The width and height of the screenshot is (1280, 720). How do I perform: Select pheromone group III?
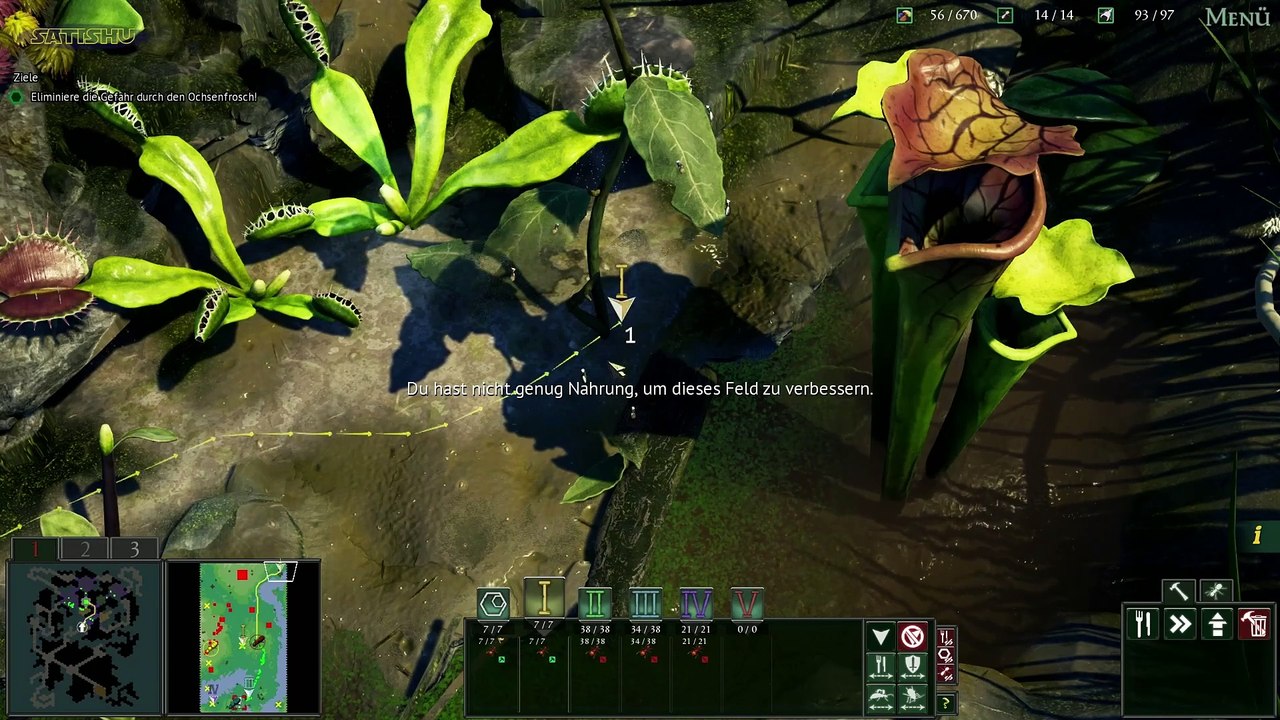click(x=646, y=603)
